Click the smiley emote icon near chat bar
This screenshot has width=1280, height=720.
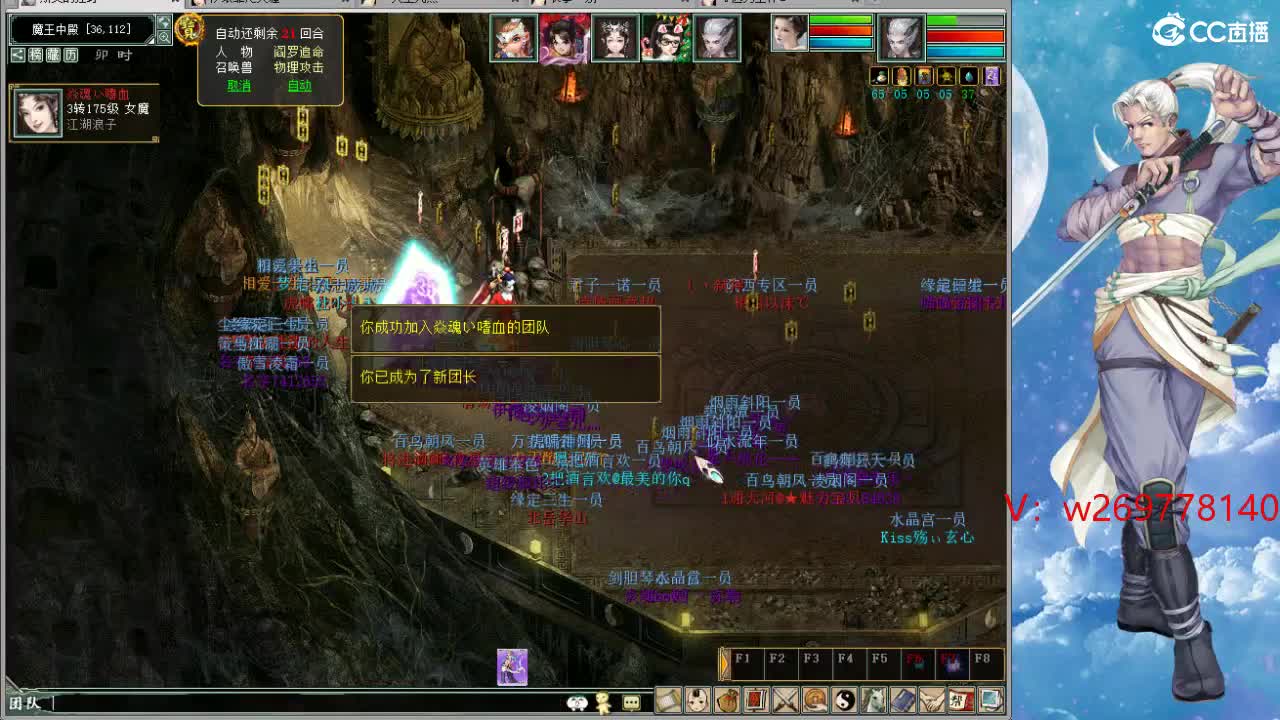pos(576,703)
